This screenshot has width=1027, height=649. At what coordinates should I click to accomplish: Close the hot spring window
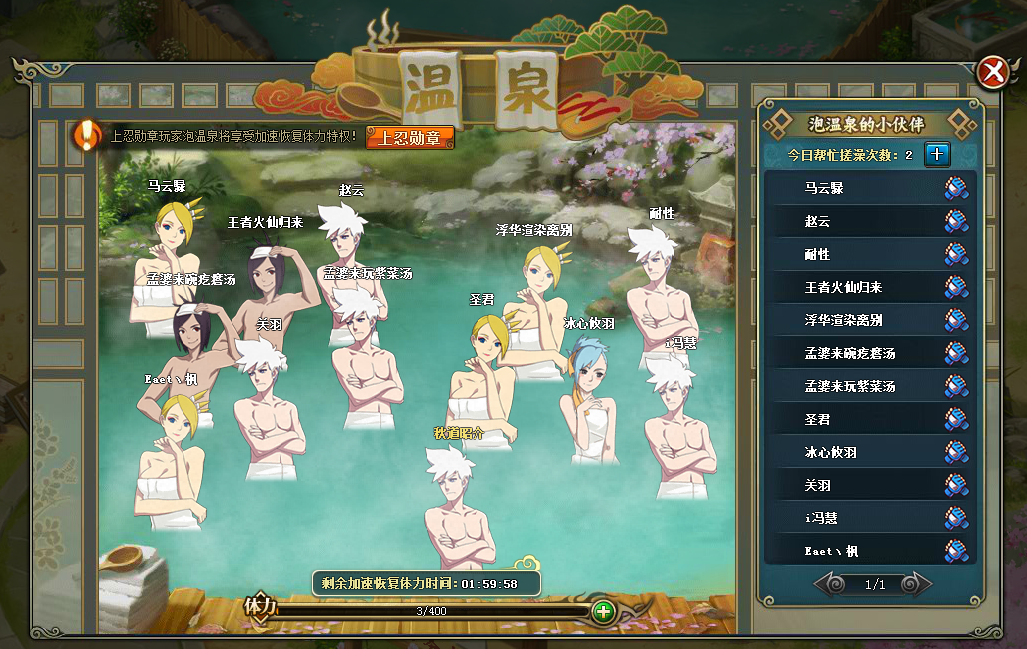992,72
